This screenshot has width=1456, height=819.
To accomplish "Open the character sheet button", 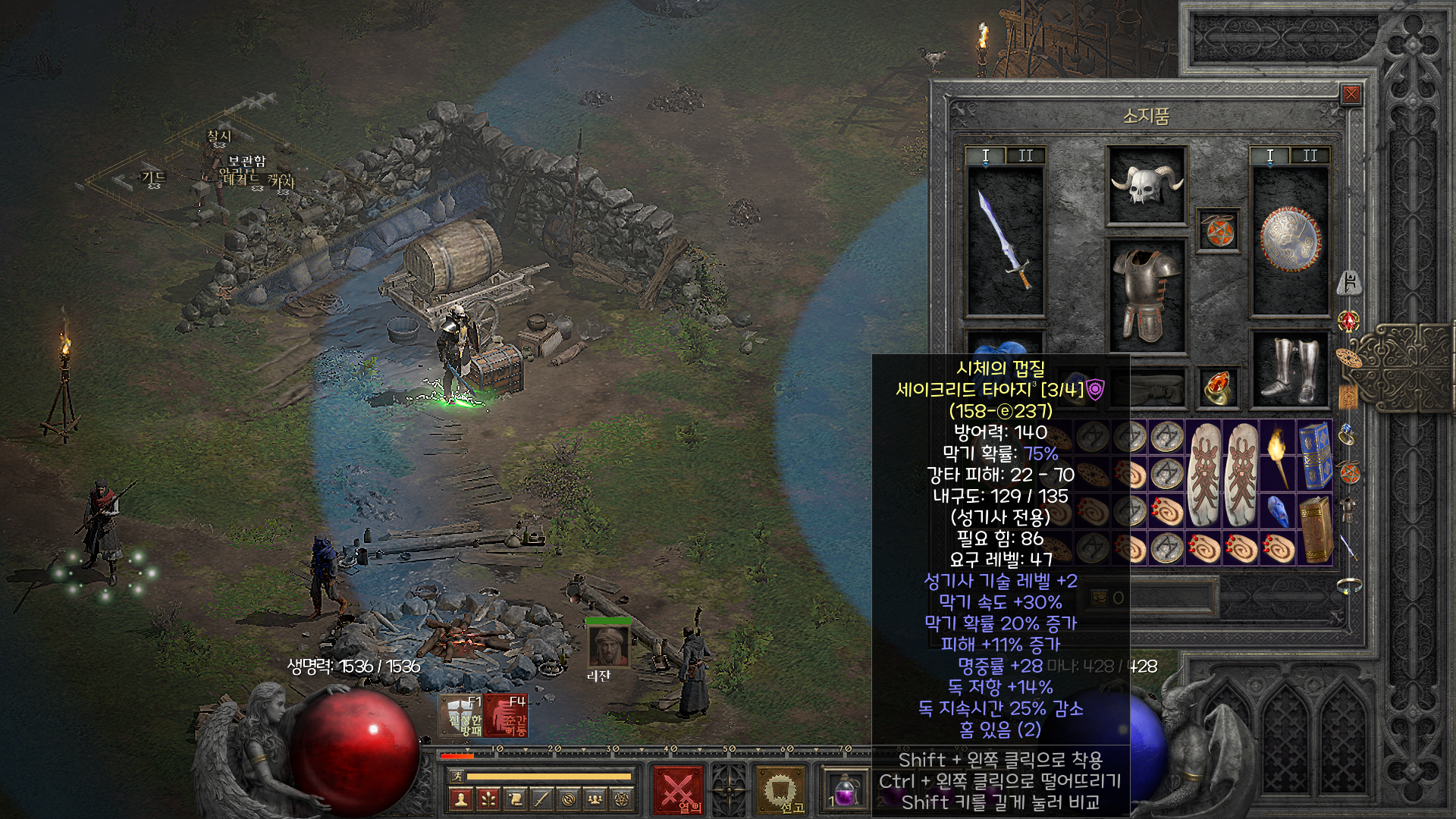I will pos(460,799).
